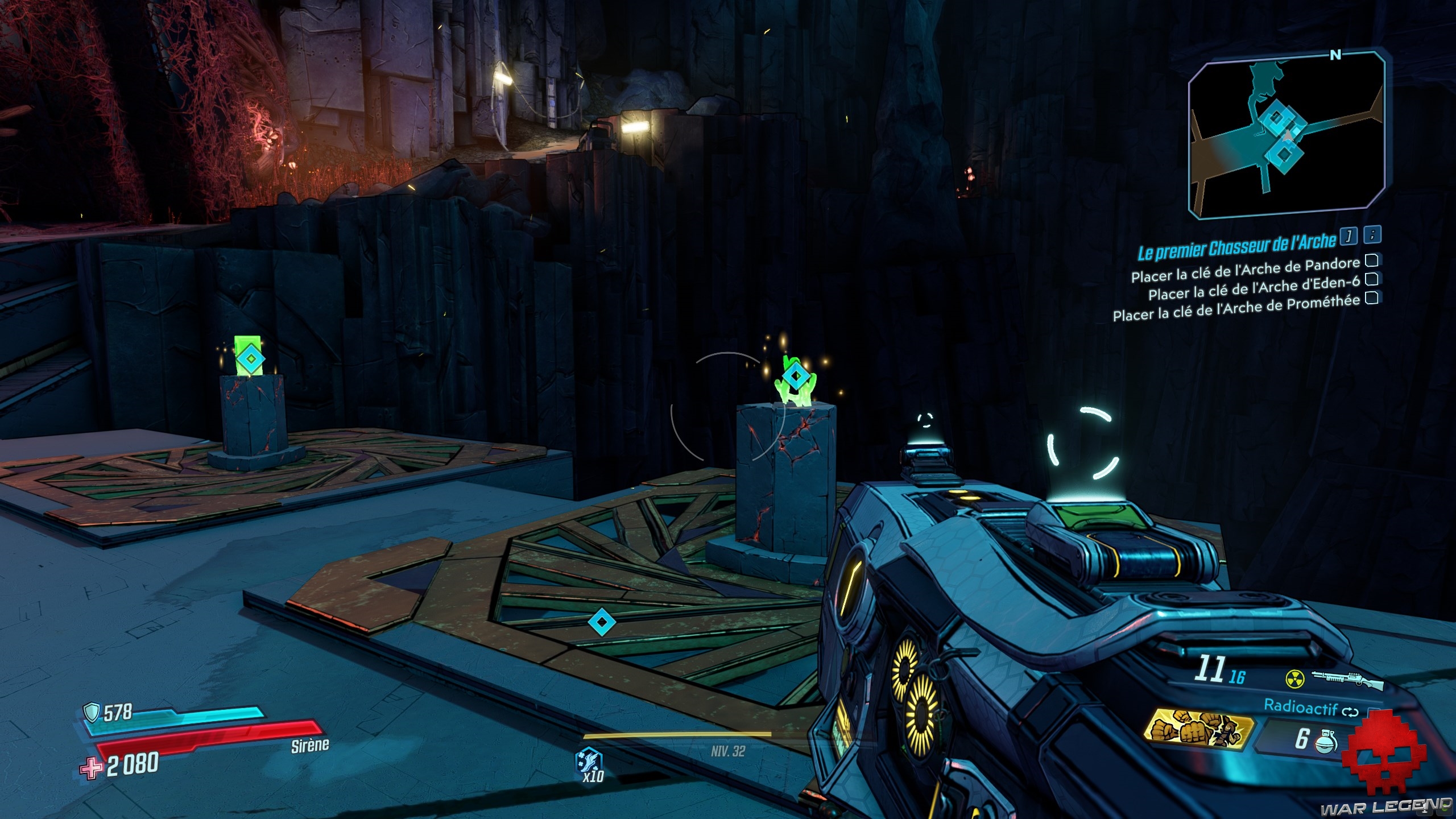
Task: Select the objective marker on the floor grate
Action: point(601,622)
